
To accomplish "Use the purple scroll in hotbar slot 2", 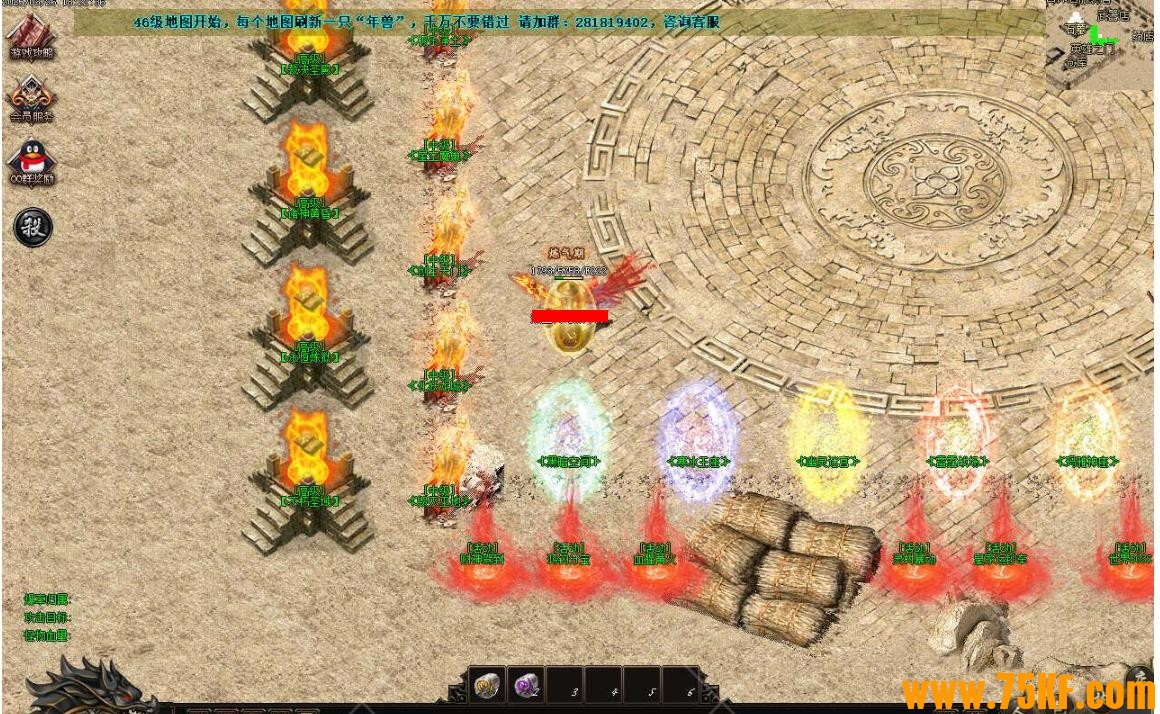I will pos(526,685).
